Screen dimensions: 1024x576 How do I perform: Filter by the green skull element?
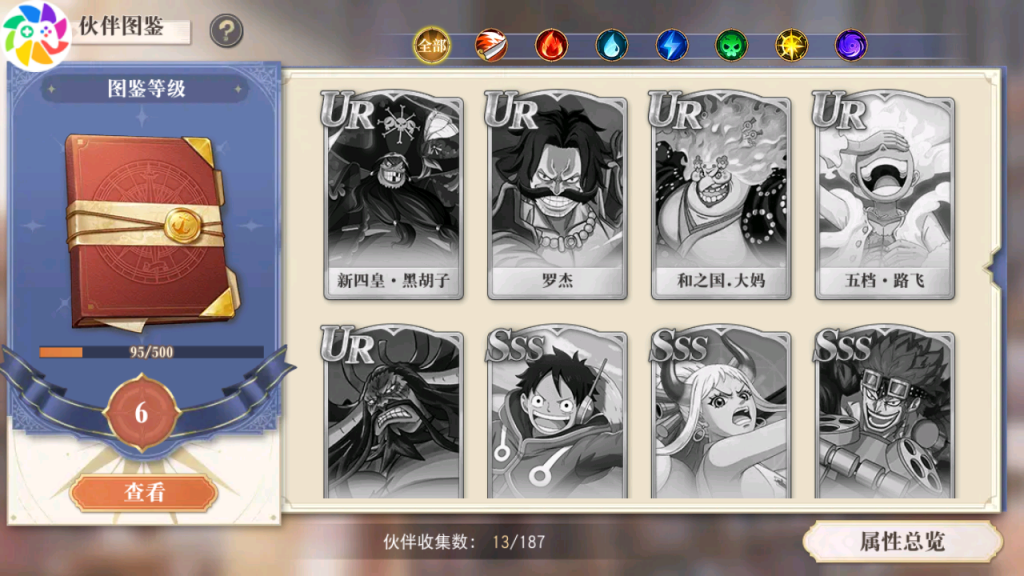[731, 45]
